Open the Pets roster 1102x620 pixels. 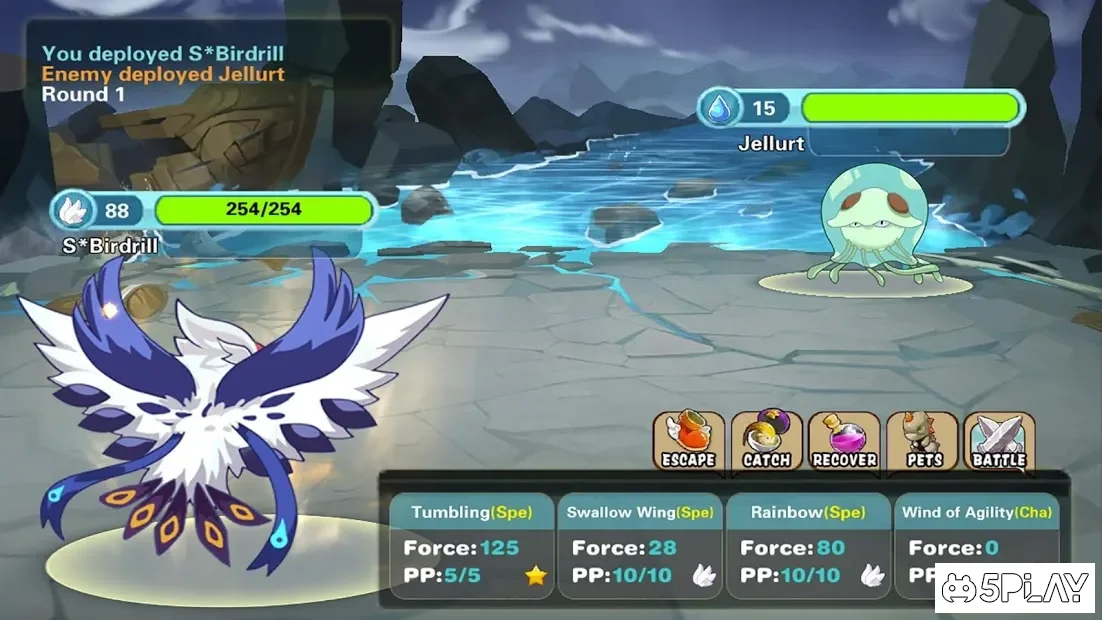922,441
